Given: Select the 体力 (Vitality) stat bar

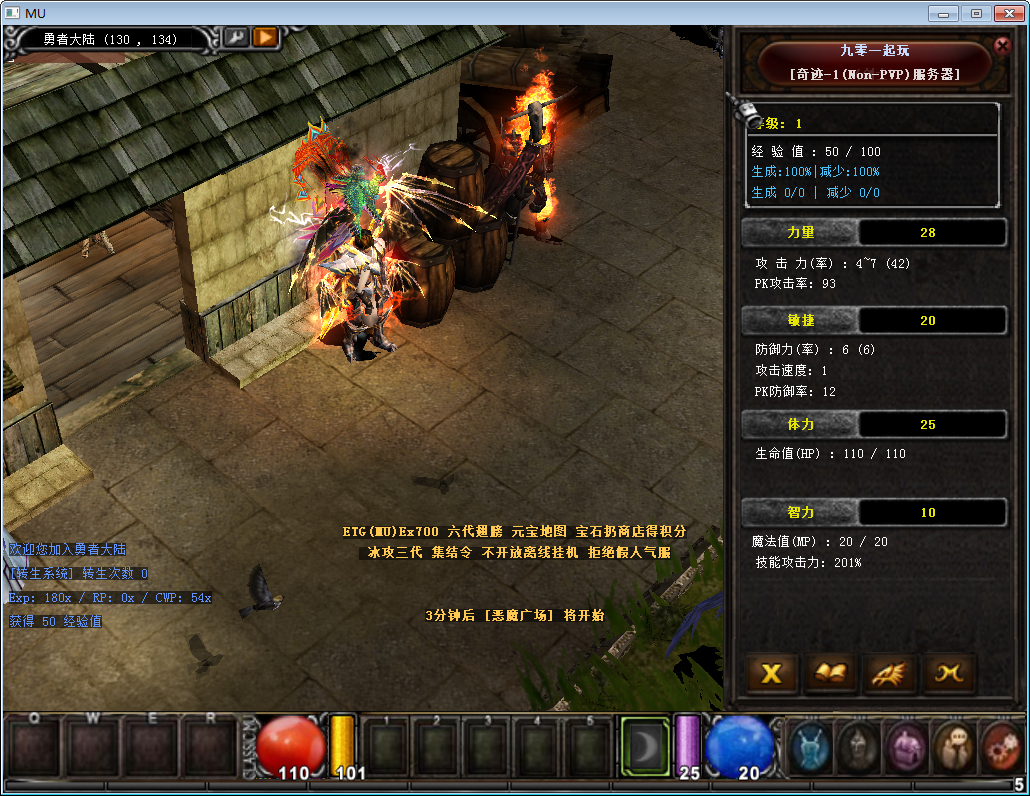Looking at the screenshot, I should point(800,425).
